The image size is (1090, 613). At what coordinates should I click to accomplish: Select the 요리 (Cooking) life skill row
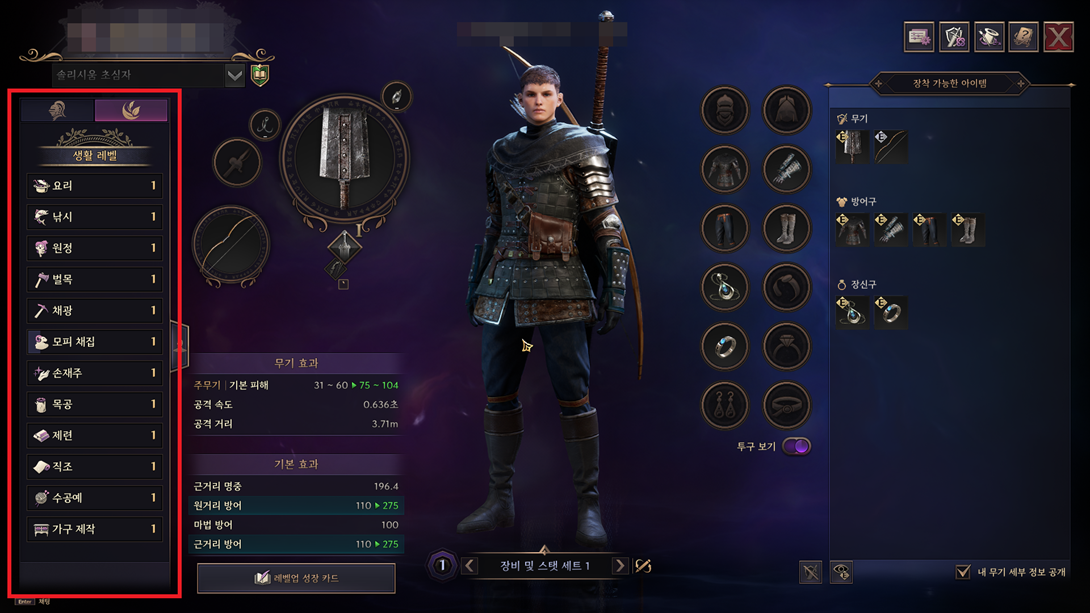tap(94, 186)
